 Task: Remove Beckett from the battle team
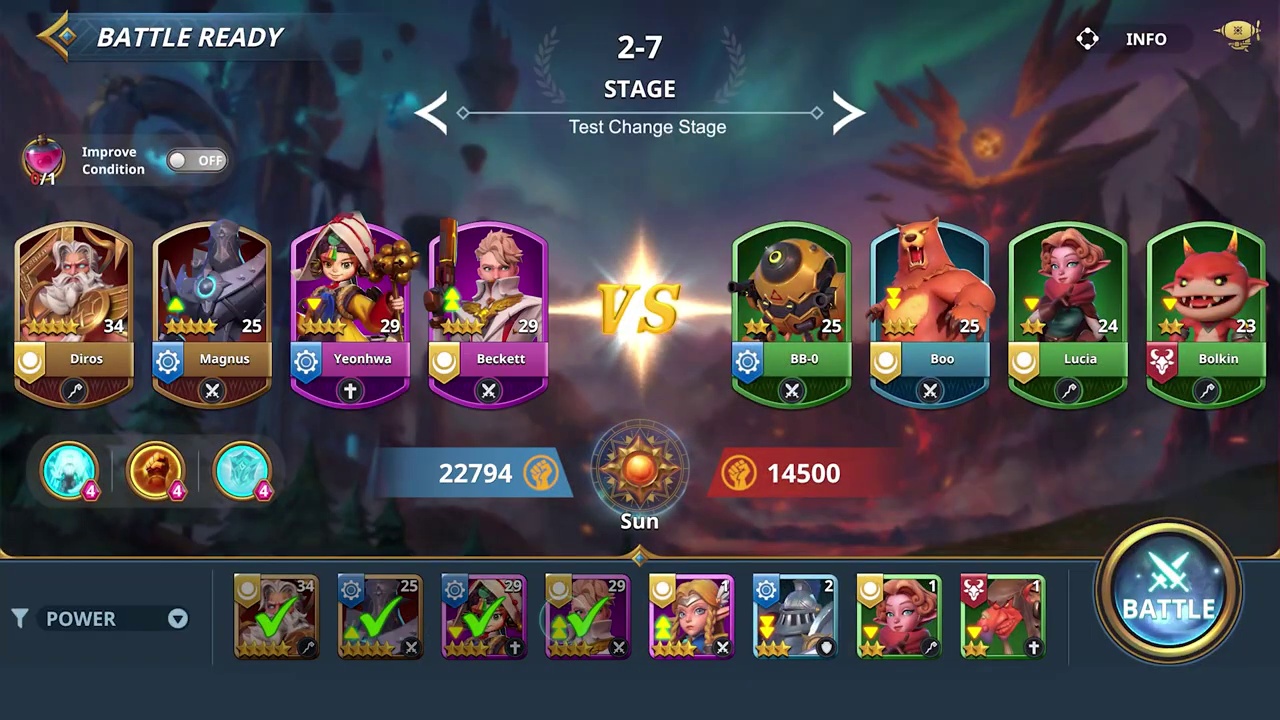(x=488, y=391)
